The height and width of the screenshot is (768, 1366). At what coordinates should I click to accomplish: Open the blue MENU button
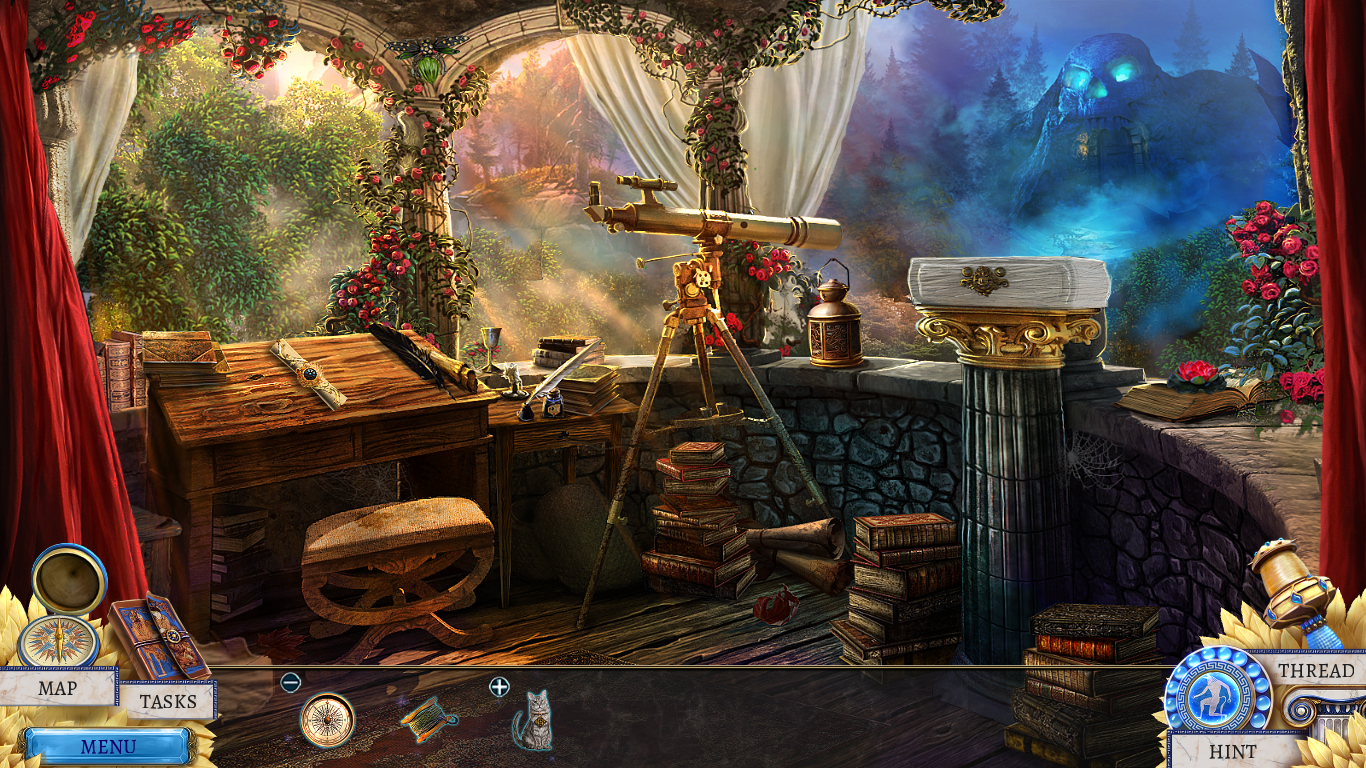coord(108,746)
